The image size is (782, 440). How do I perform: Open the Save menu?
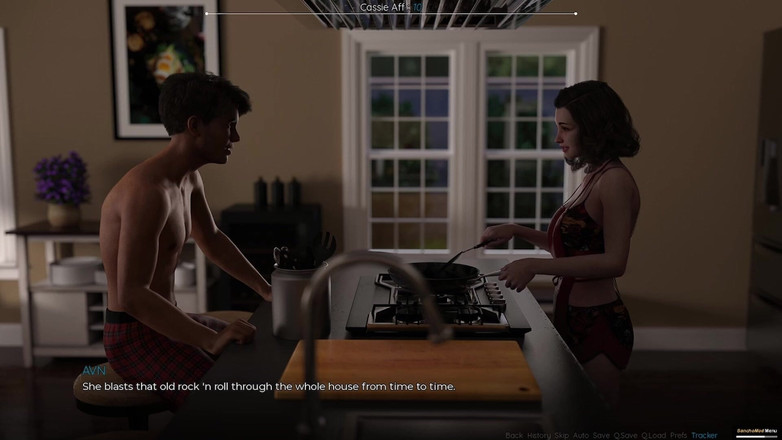pos(601,435)
